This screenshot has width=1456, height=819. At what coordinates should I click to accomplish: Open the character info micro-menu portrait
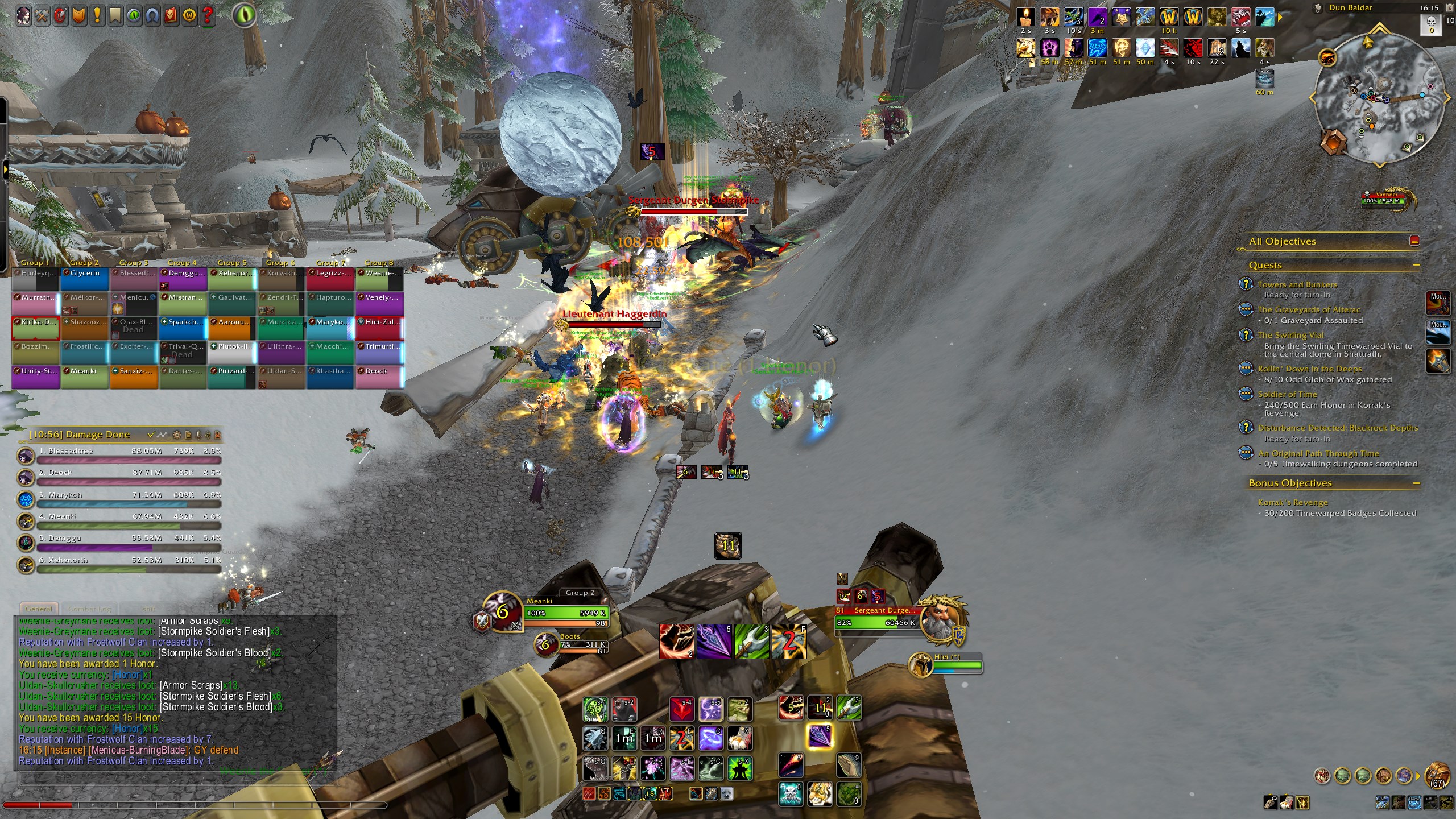24,15
